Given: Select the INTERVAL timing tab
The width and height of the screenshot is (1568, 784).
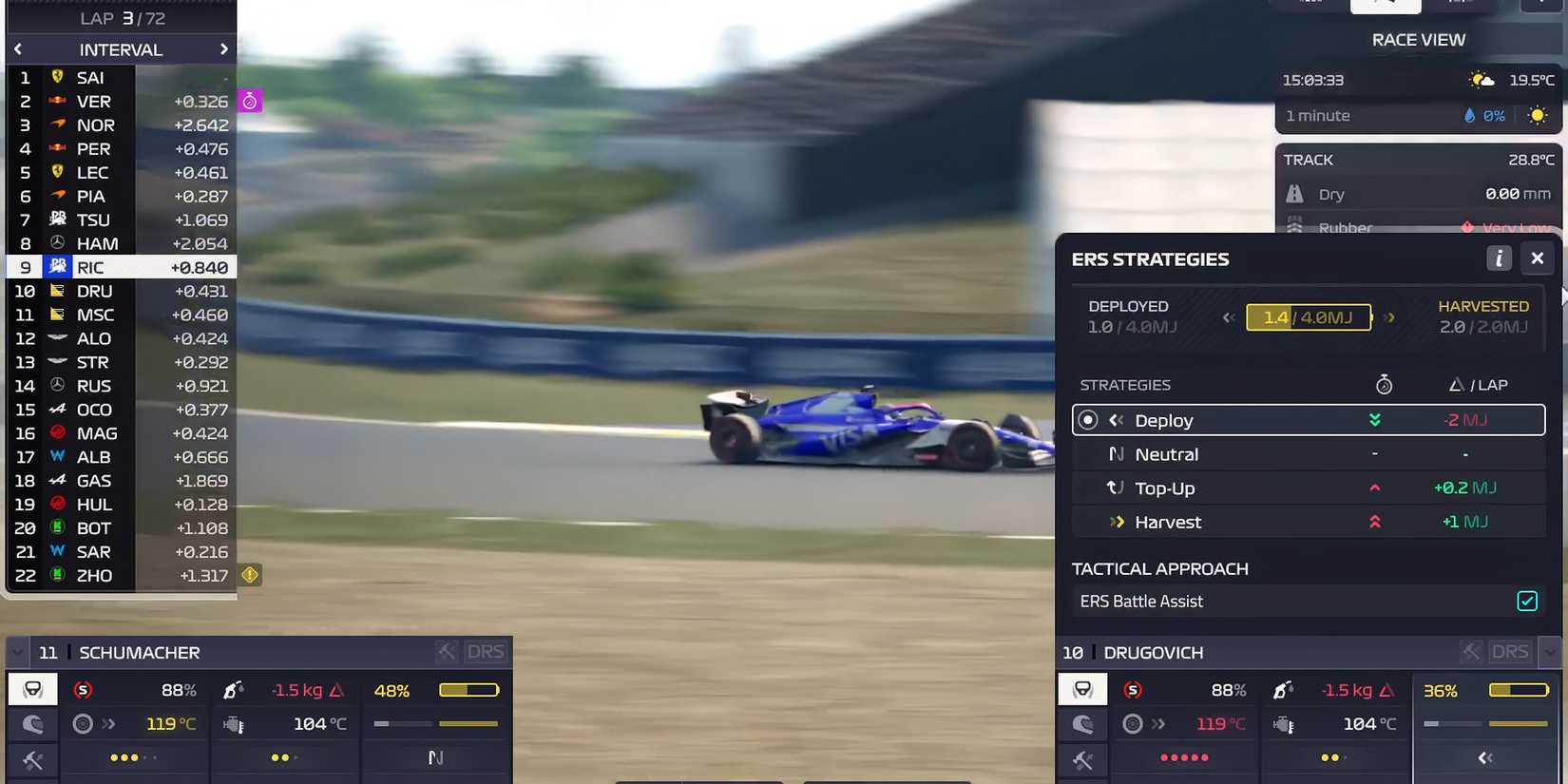Looking at the screenshot, I should pos(121,48).
